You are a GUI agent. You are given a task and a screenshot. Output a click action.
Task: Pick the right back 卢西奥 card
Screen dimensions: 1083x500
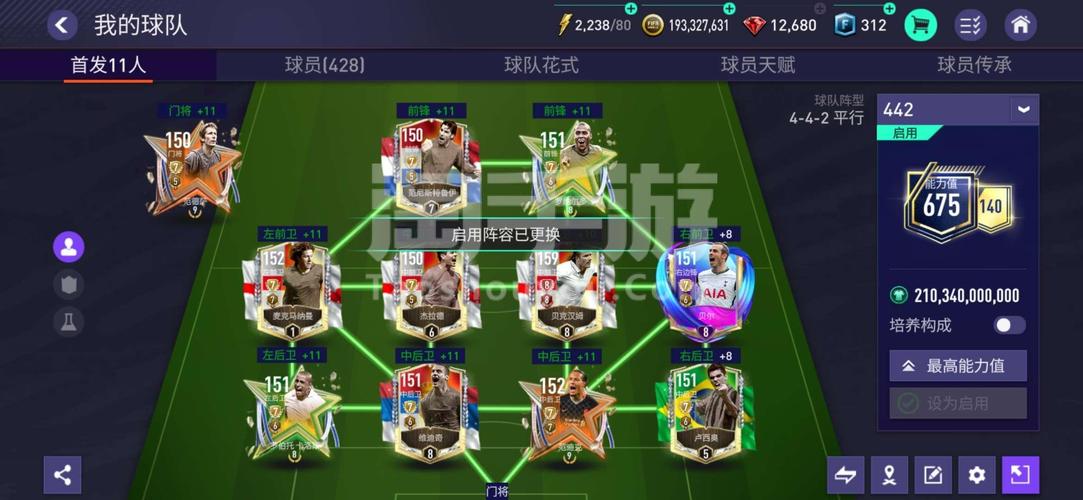tap(706, 410)
